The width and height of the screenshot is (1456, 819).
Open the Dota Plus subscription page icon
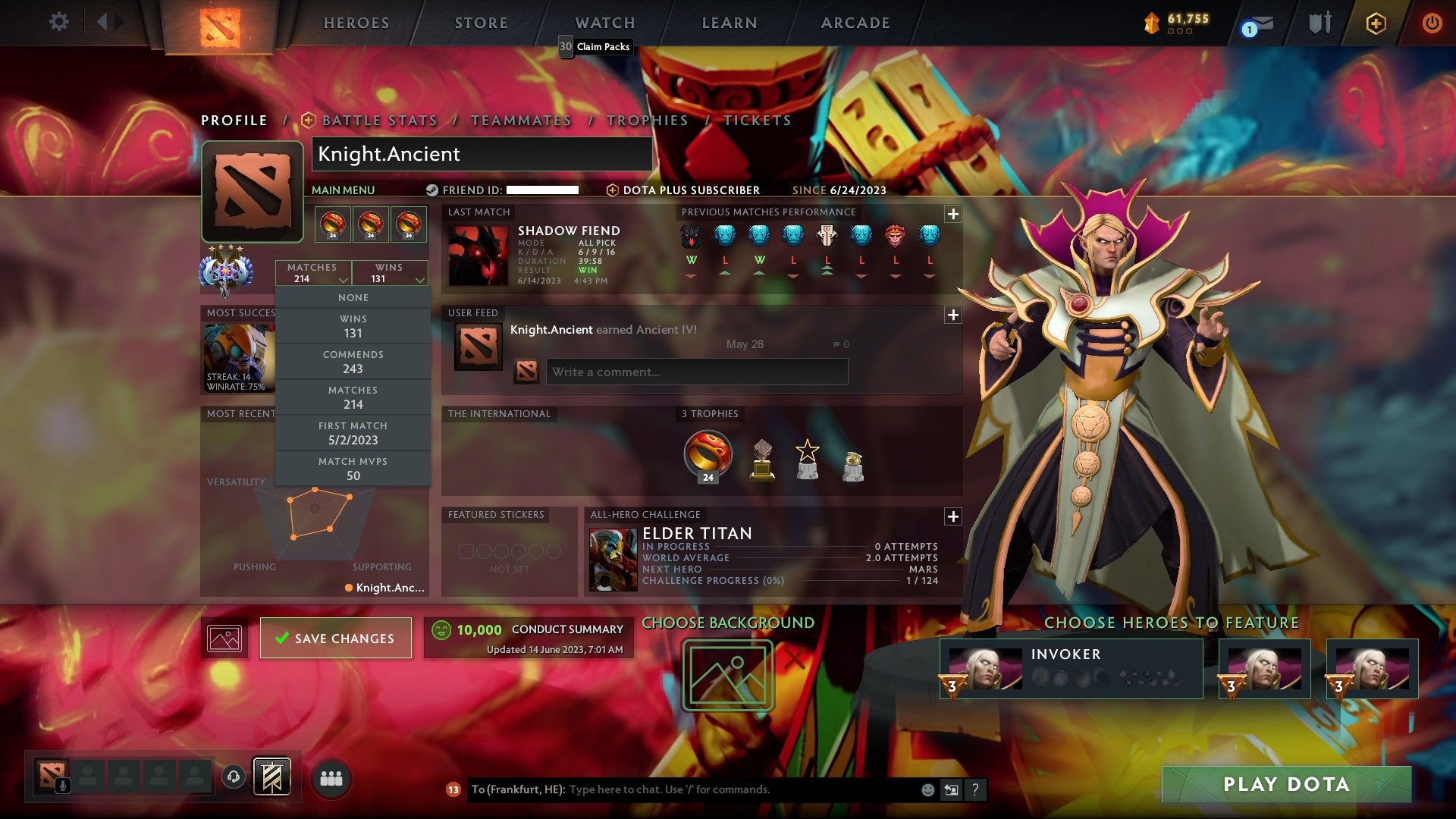point(1377,23)
